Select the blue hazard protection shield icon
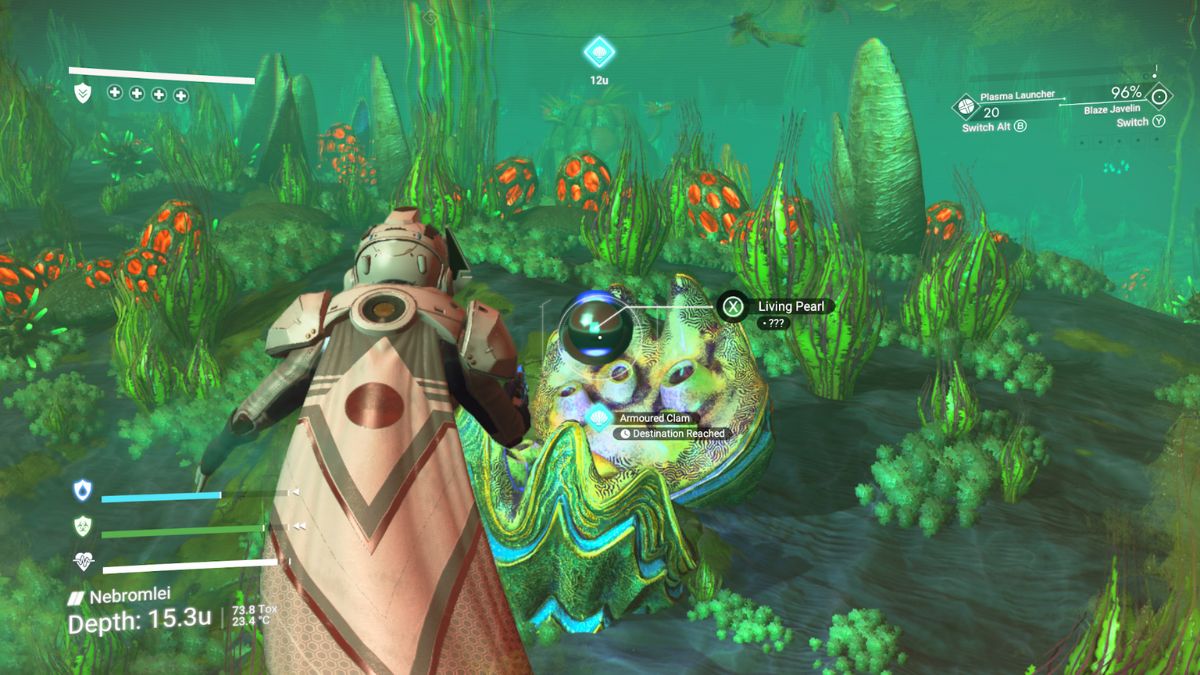This screenshot has width=1200, height=675. click(82, 491)
